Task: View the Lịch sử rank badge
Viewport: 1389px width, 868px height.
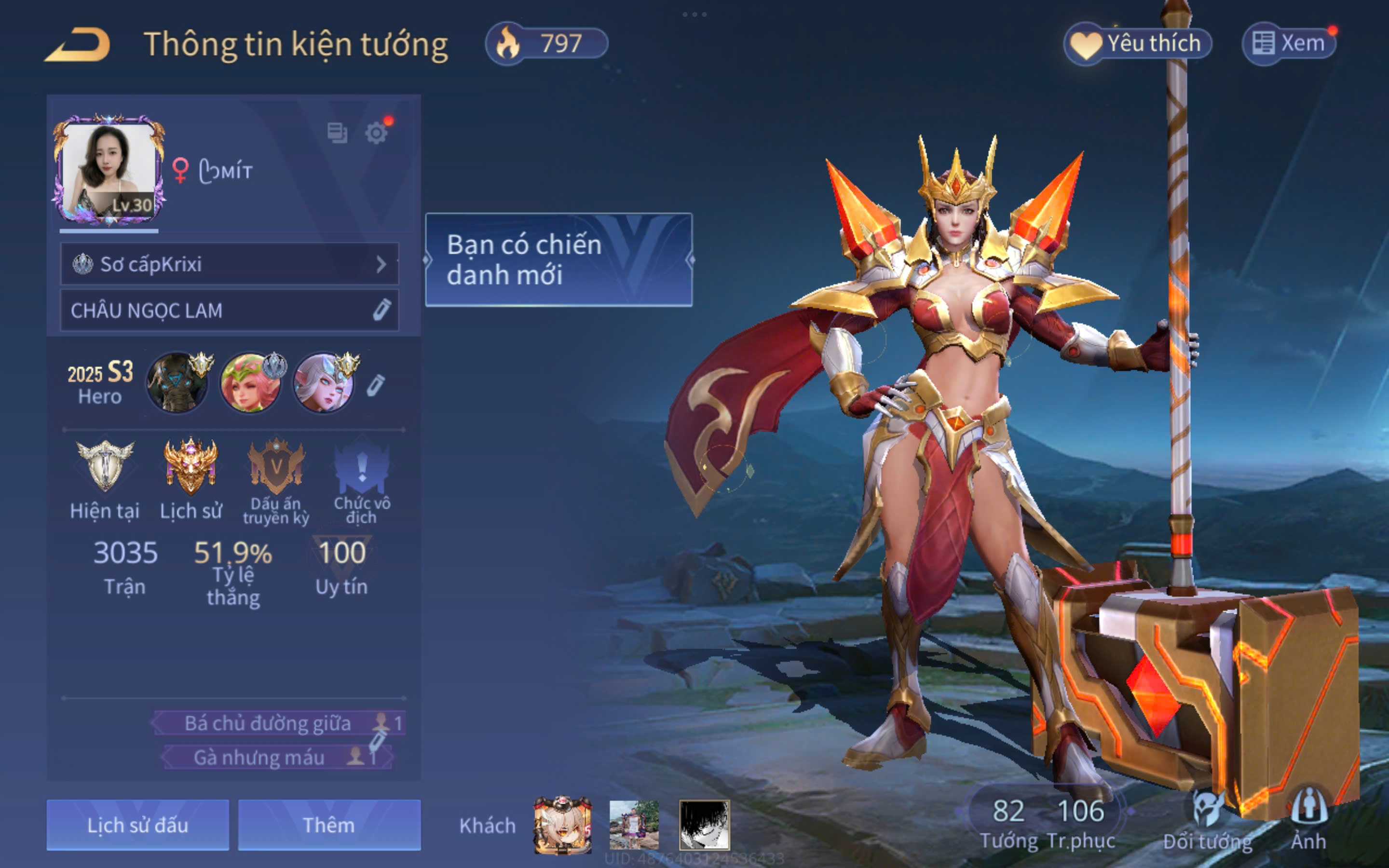Action: pyautogui.click(x=191, y=466)
